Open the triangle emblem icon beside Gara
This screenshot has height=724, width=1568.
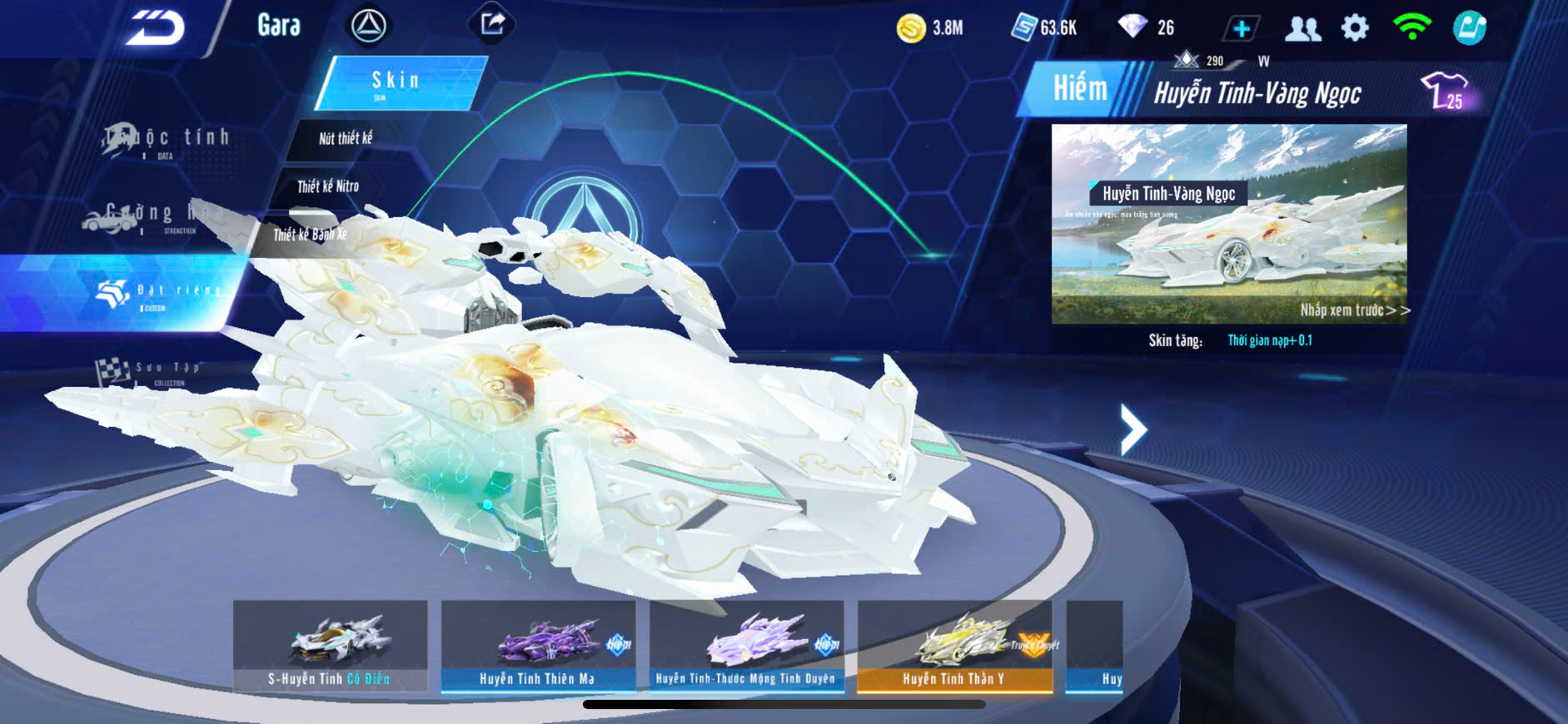(368, 26)
